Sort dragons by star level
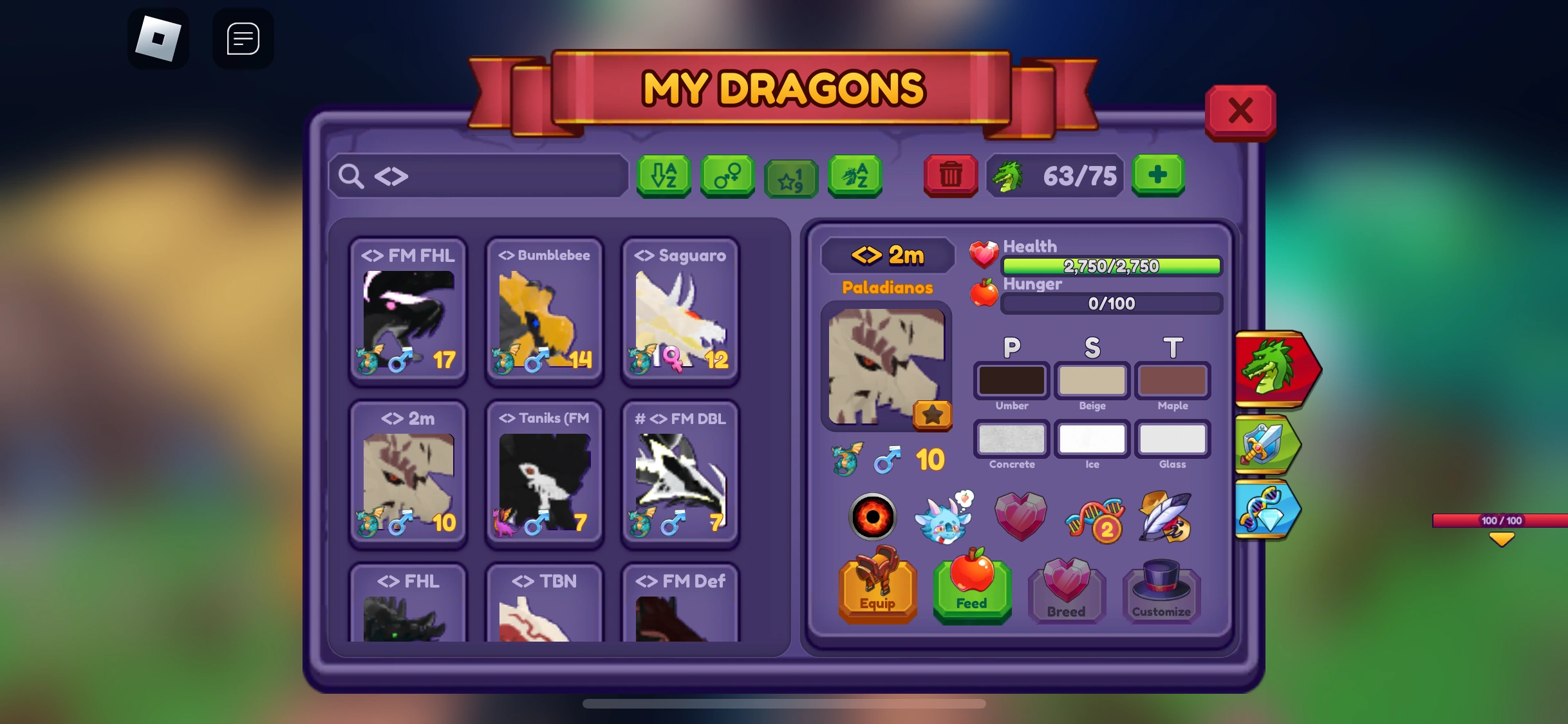The height and width of the screenshot is (724, 1568). [x=790, y=178]
